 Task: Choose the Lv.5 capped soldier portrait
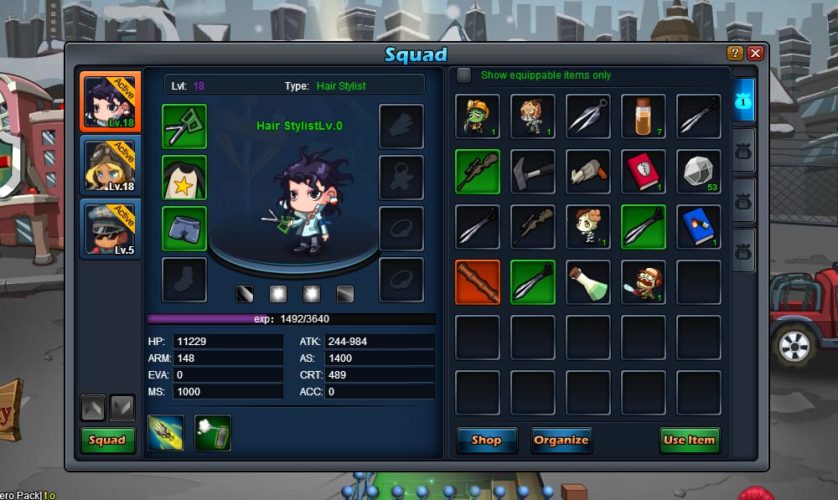[107, 228]
